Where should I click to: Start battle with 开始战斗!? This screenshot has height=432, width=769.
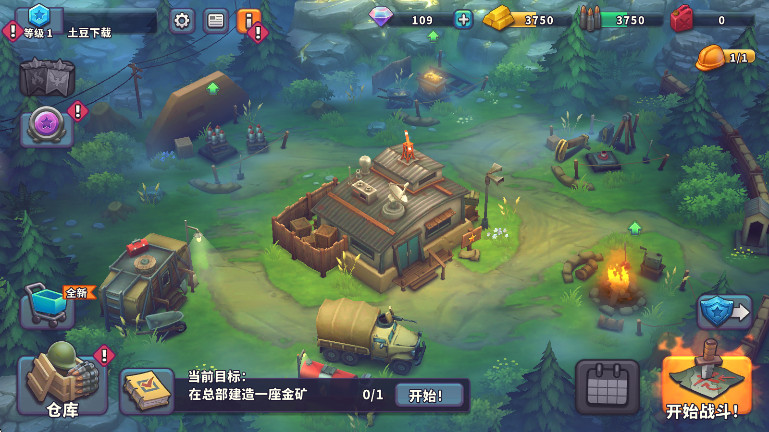tap(705, 381)
